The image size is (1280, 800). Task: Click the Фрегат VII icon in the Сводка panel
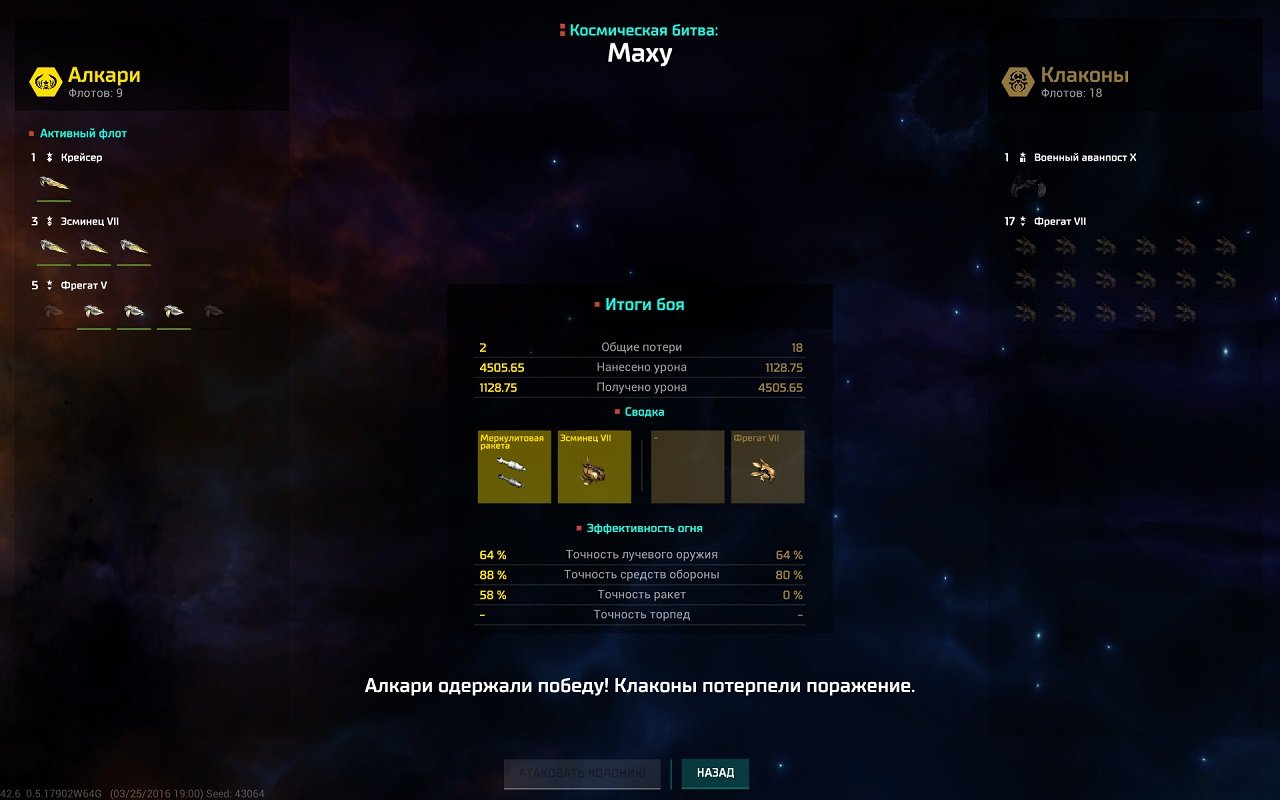point(768,466)
